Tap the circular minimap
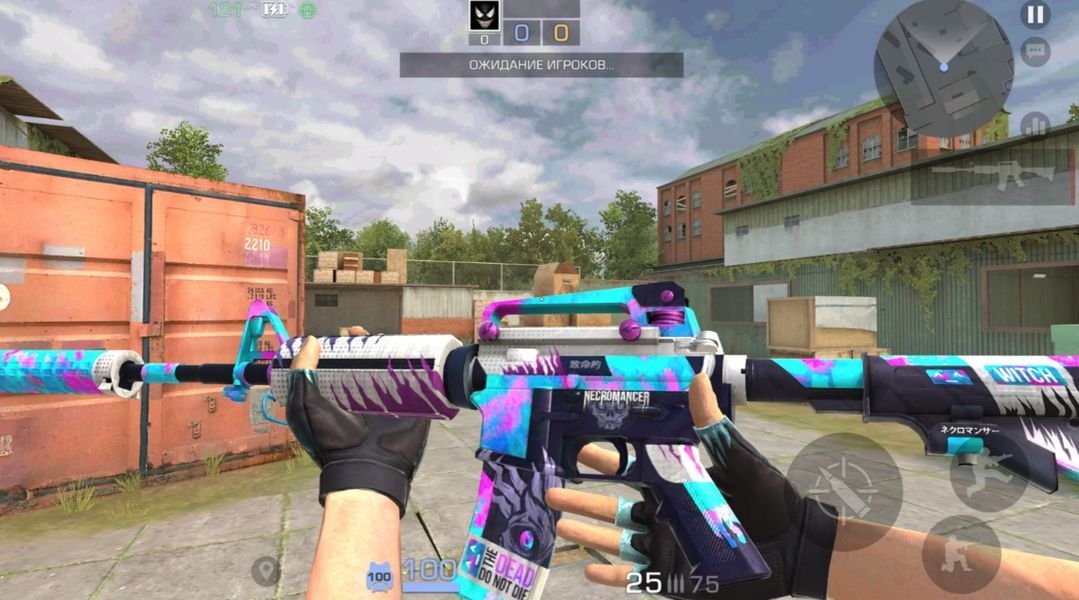 tap(942, 67)
